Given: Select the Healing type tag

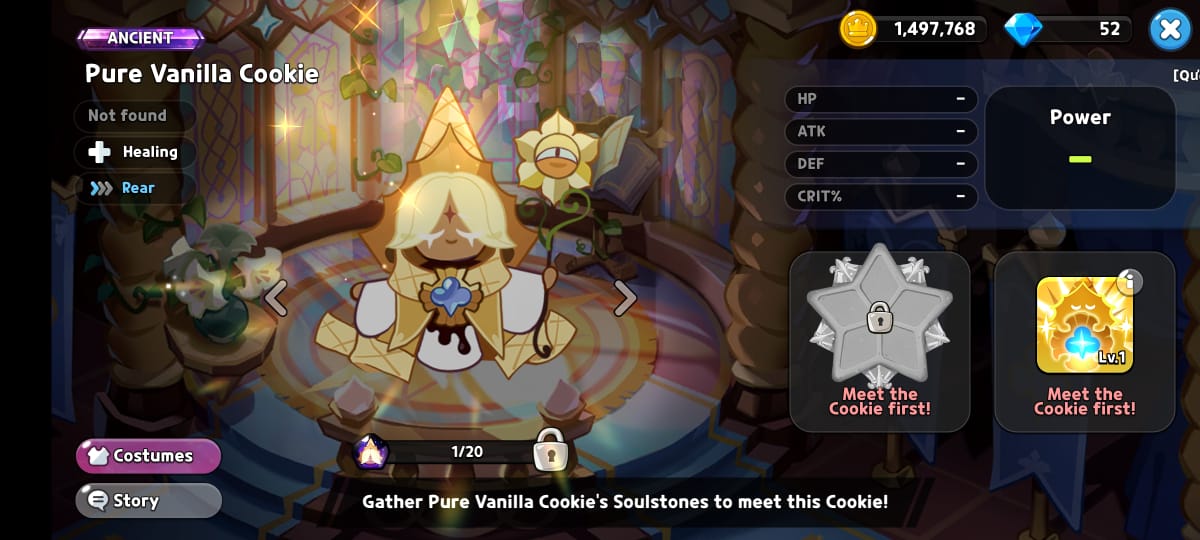Looking at the screenshot, I should coord(135,152).
